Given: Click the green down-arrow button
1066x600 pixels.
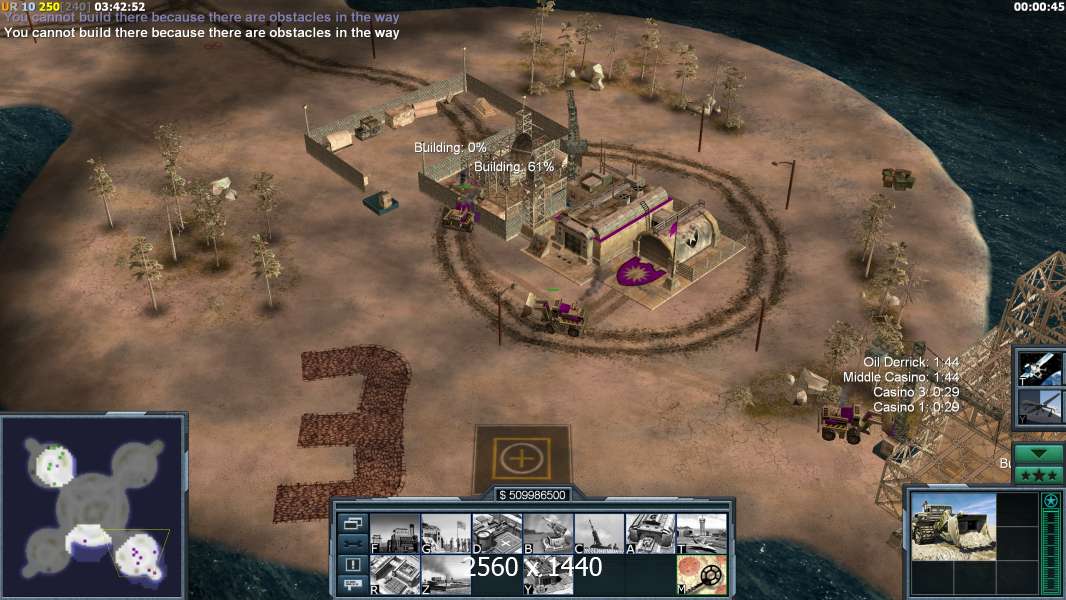Looking at the screenshot, I should point(1038,454).
